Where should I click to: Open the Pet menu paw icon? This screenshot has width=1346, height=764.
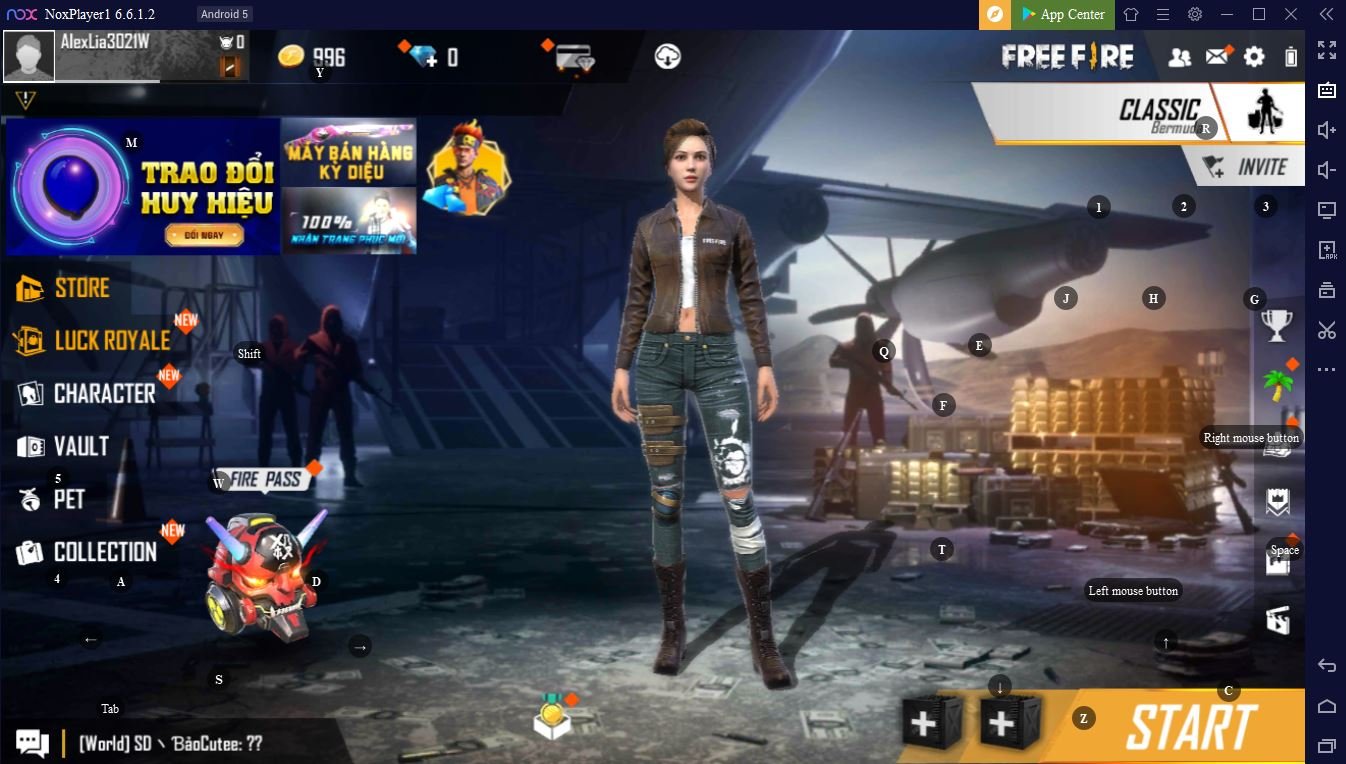(x=28, y=498)
